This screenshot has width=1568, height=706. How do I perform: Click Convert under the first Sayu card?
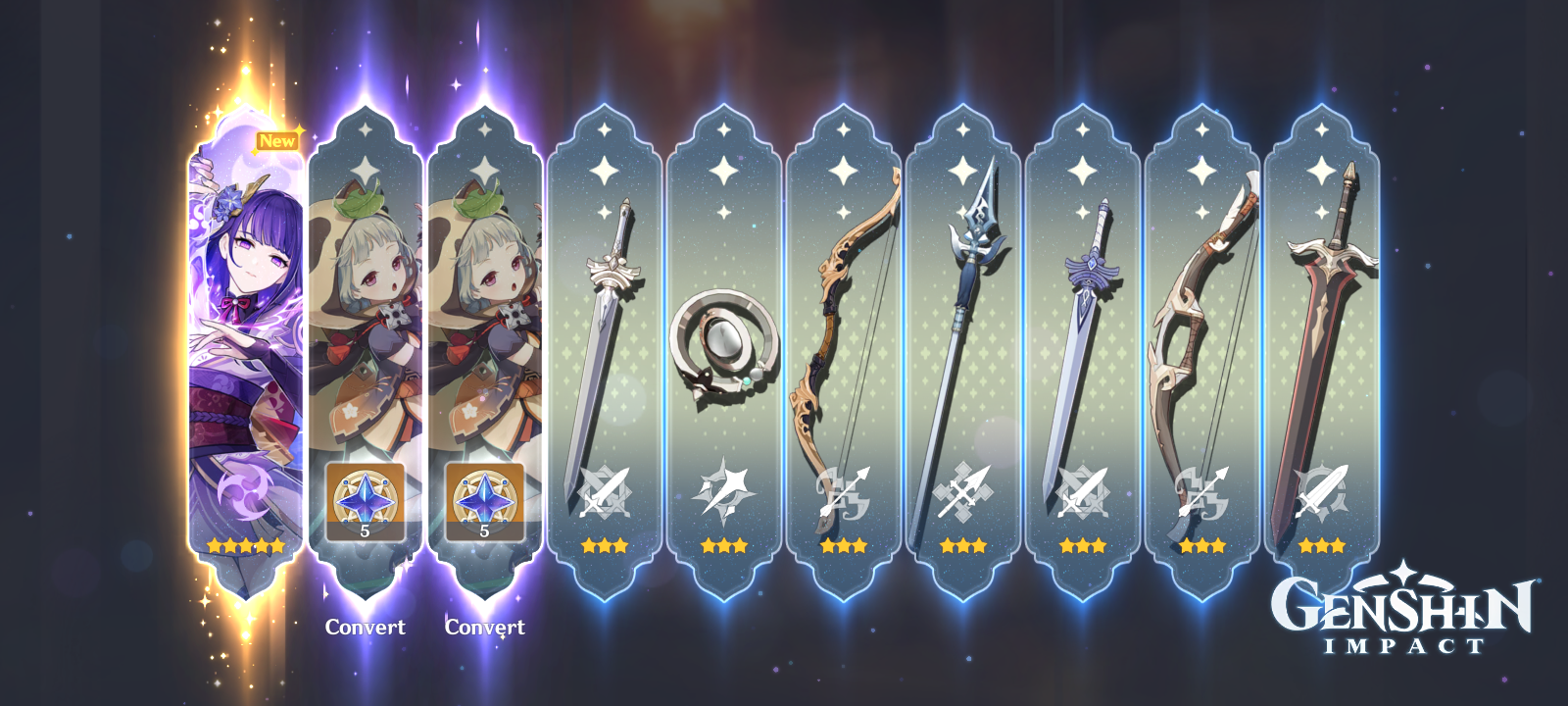pos(367,625)
